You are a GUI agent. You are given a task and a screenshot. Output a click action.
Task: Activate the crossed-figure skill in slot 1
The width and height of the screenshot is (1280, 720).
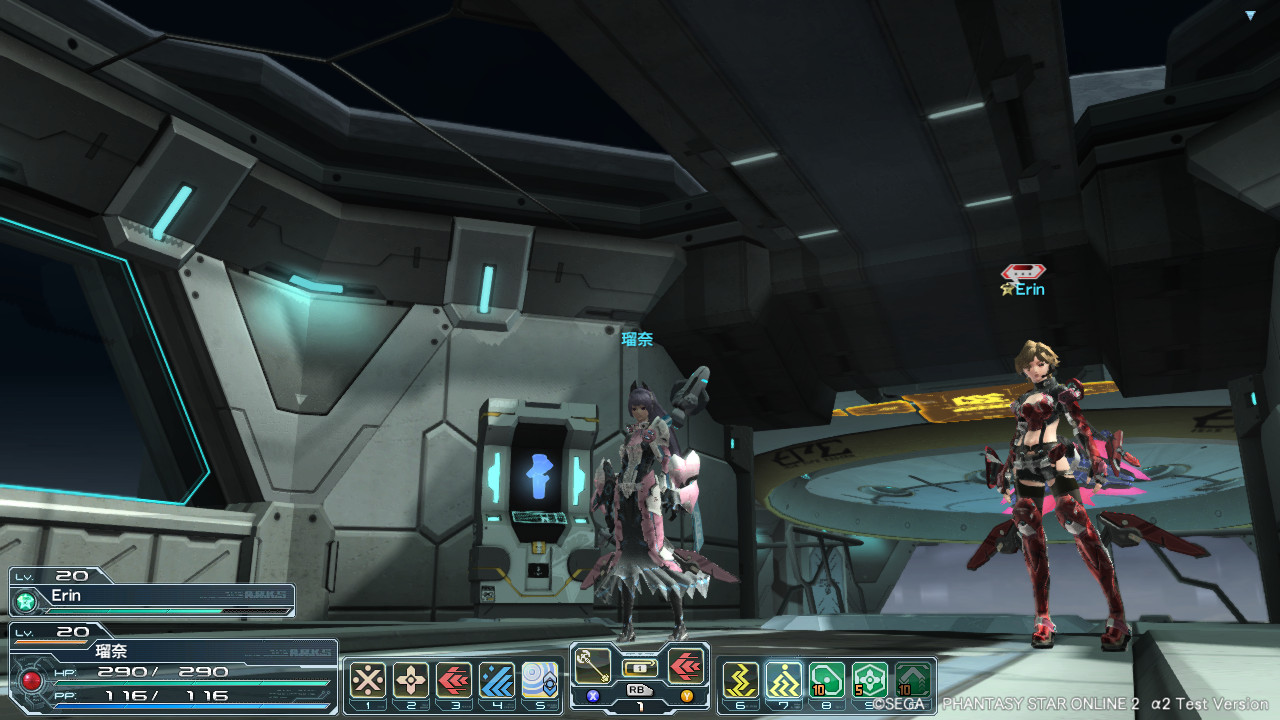click(x=368, y=680)
